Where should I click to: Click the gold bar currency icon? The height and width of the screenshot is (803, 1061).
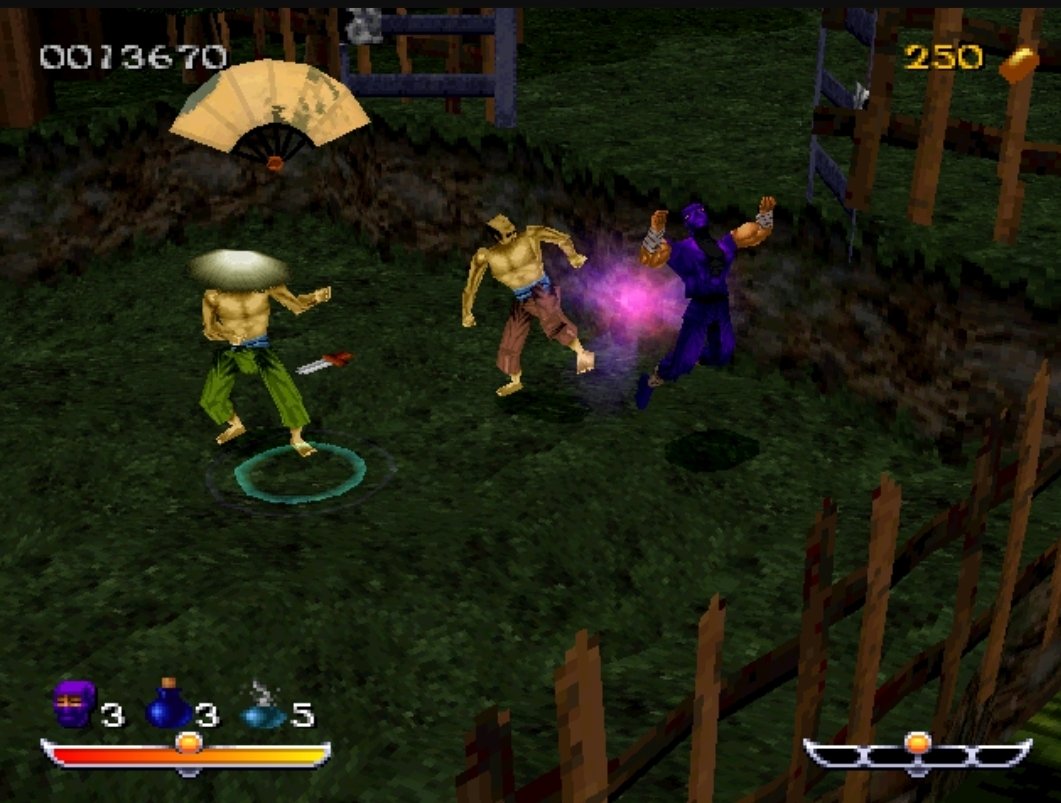tap(1018, 59)
